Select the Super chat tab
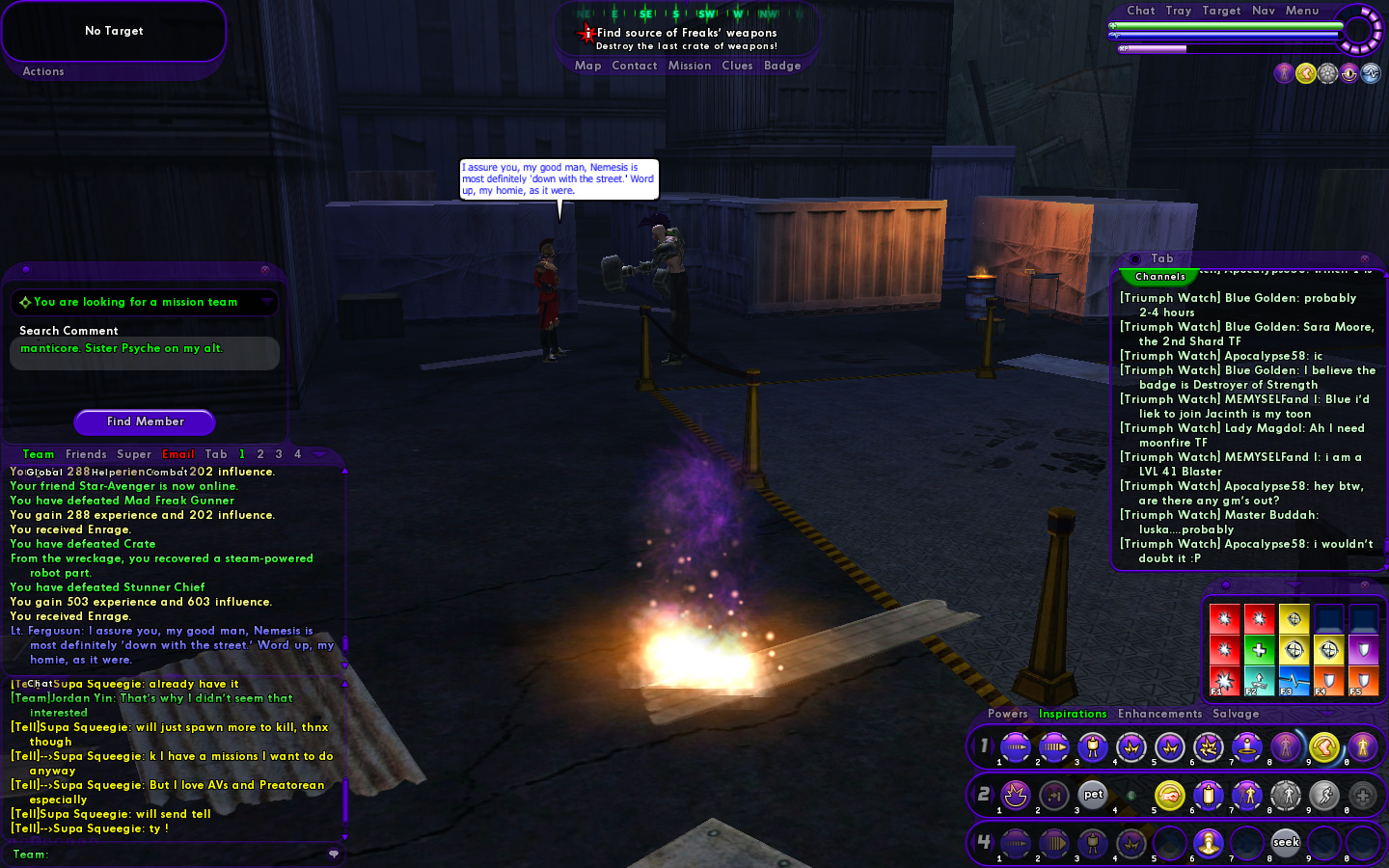The height and width of the screenshot is (868, 1389). tap(134, 454)
